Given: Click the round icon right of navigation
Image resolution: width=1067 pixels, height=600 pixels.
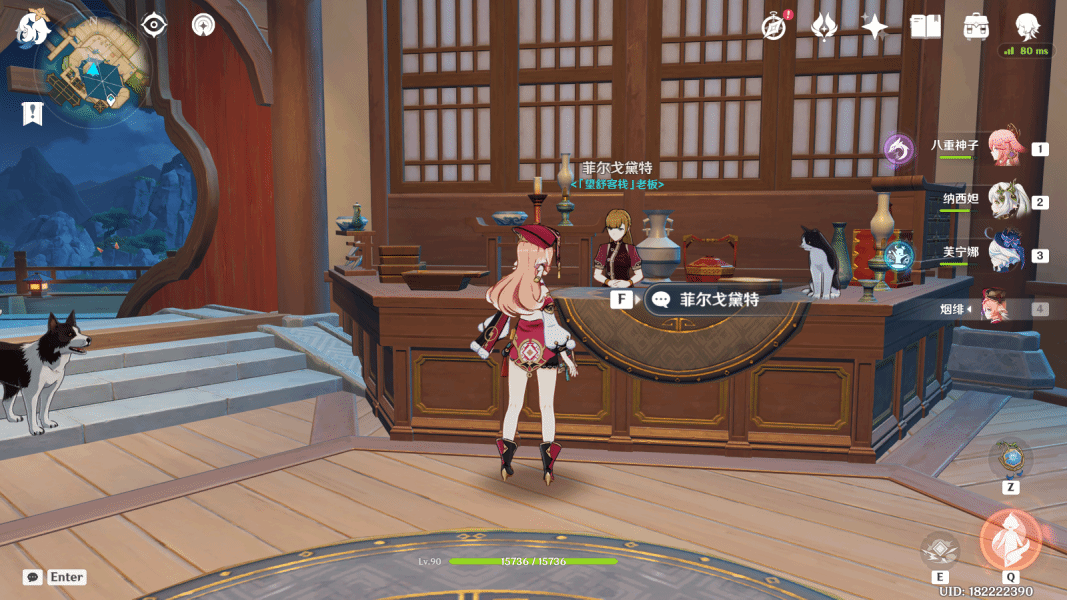Looking at the screenshot, I should 203,25.
